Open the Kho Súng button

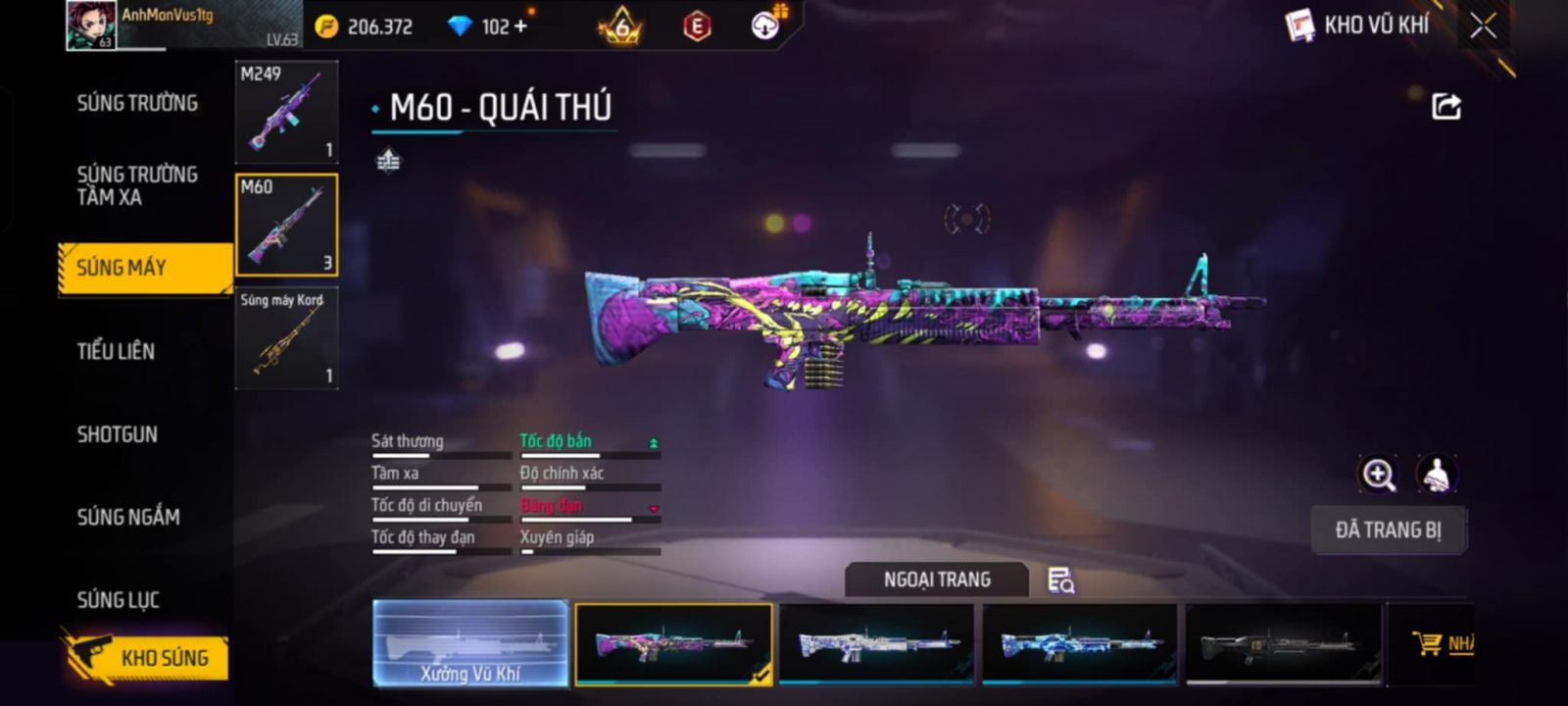(147, 657)
